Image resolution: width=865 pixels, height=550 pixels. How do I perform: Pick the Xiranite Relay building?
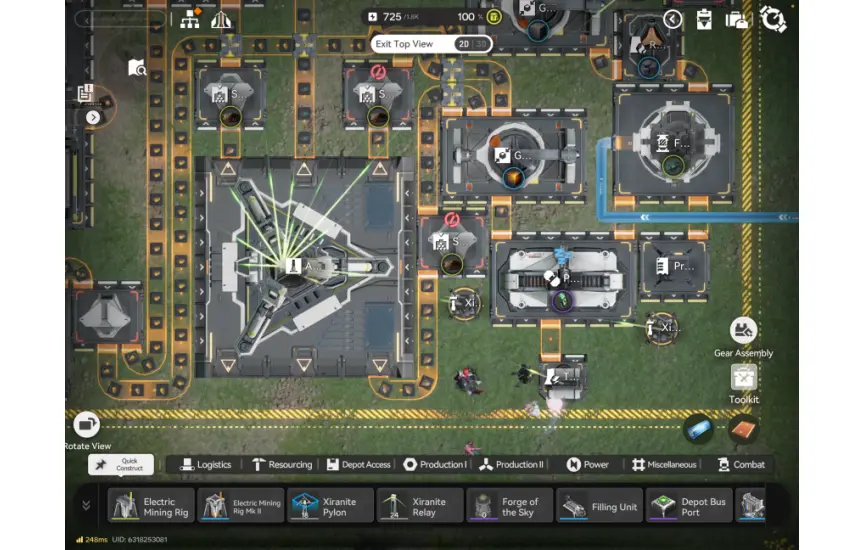[x=420, y=506]
